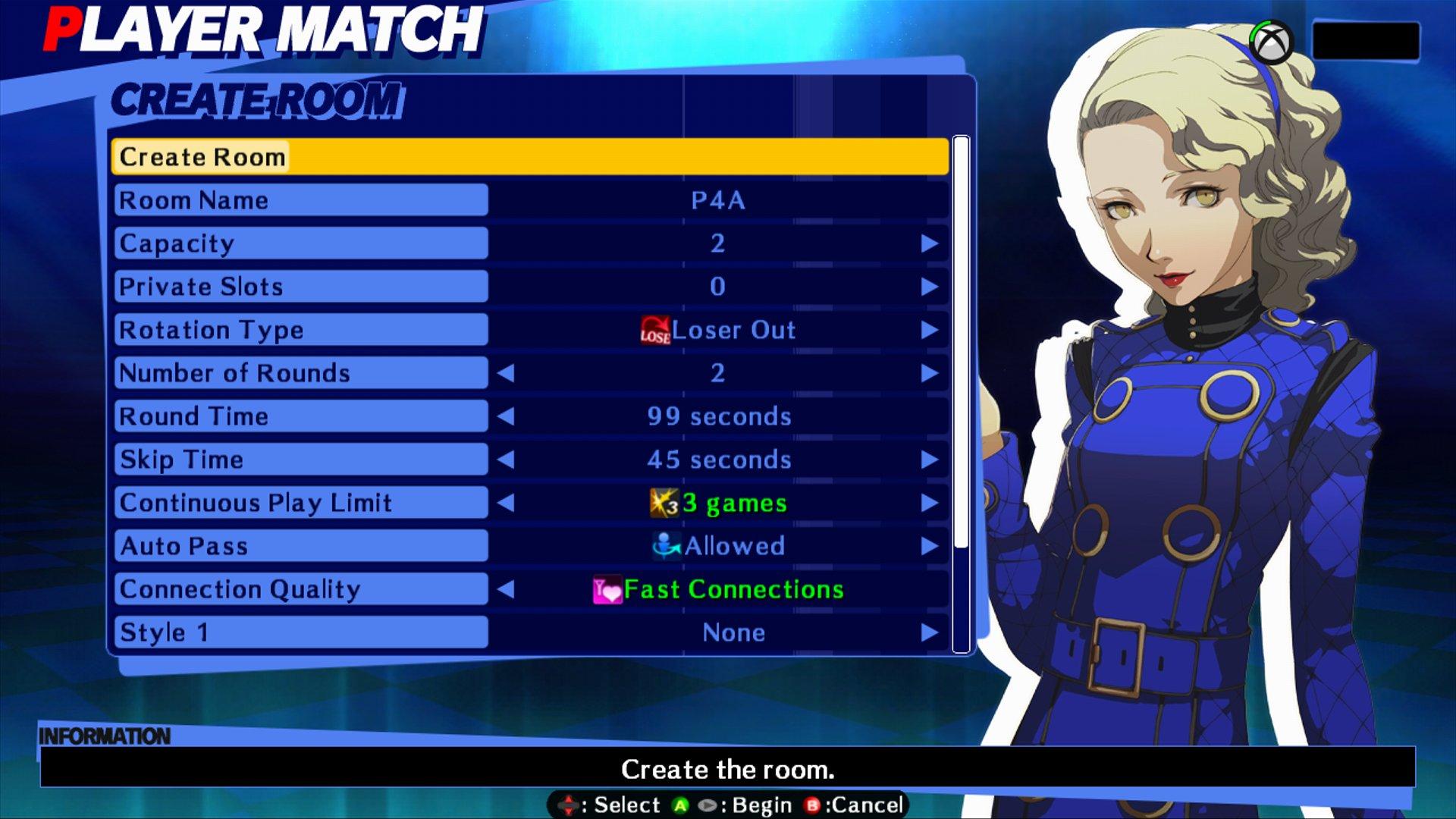Decrease Continuous Play Limit with left arrow
Image resolution: width=1456 pixels, height=819 pixels.
point(506,503)
